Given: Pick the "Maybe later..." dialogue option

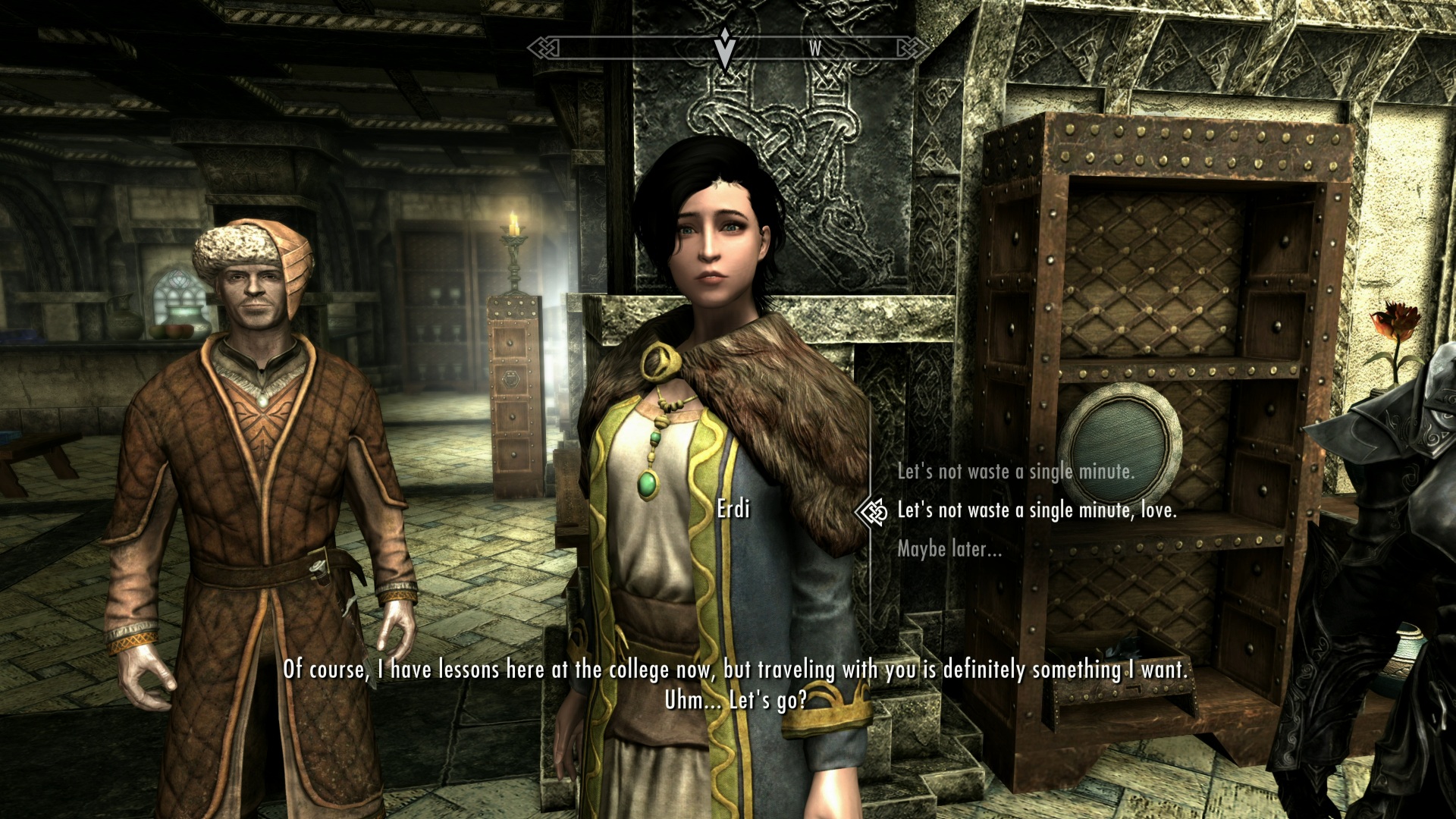Looking at the screenshot, I should coord(949,549).
